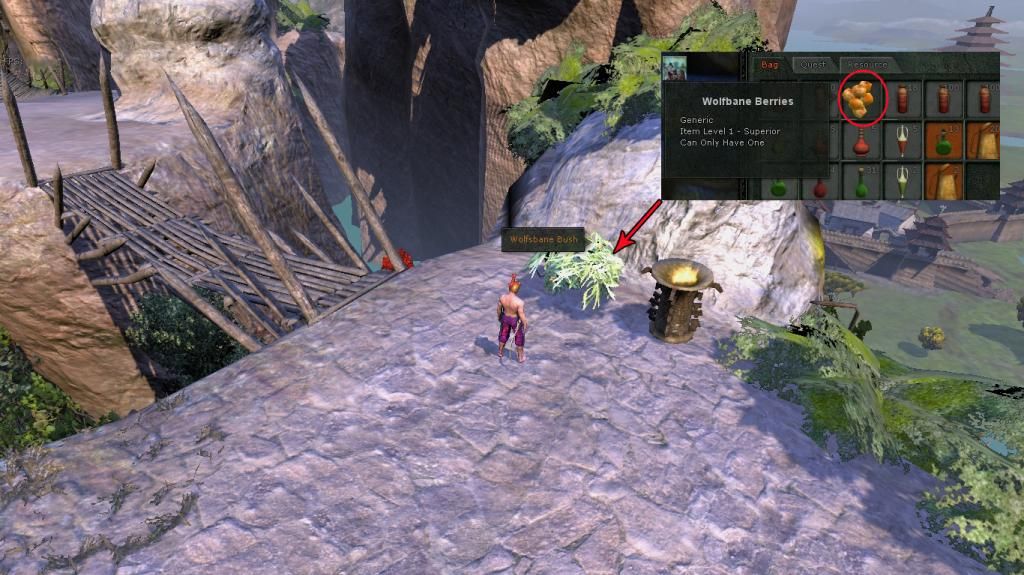Select the slender green bottle under the red flask
The image size is (1024, 575).
(861, 182)
